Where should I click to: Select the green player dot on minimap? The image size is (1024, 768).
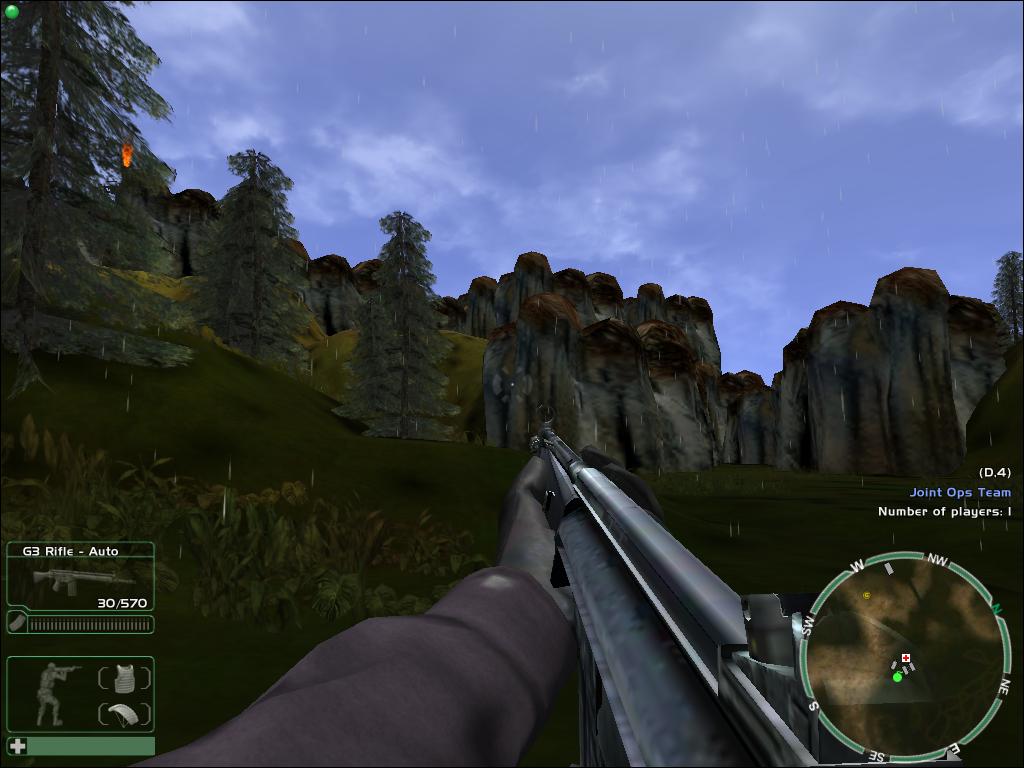[897, 677]
